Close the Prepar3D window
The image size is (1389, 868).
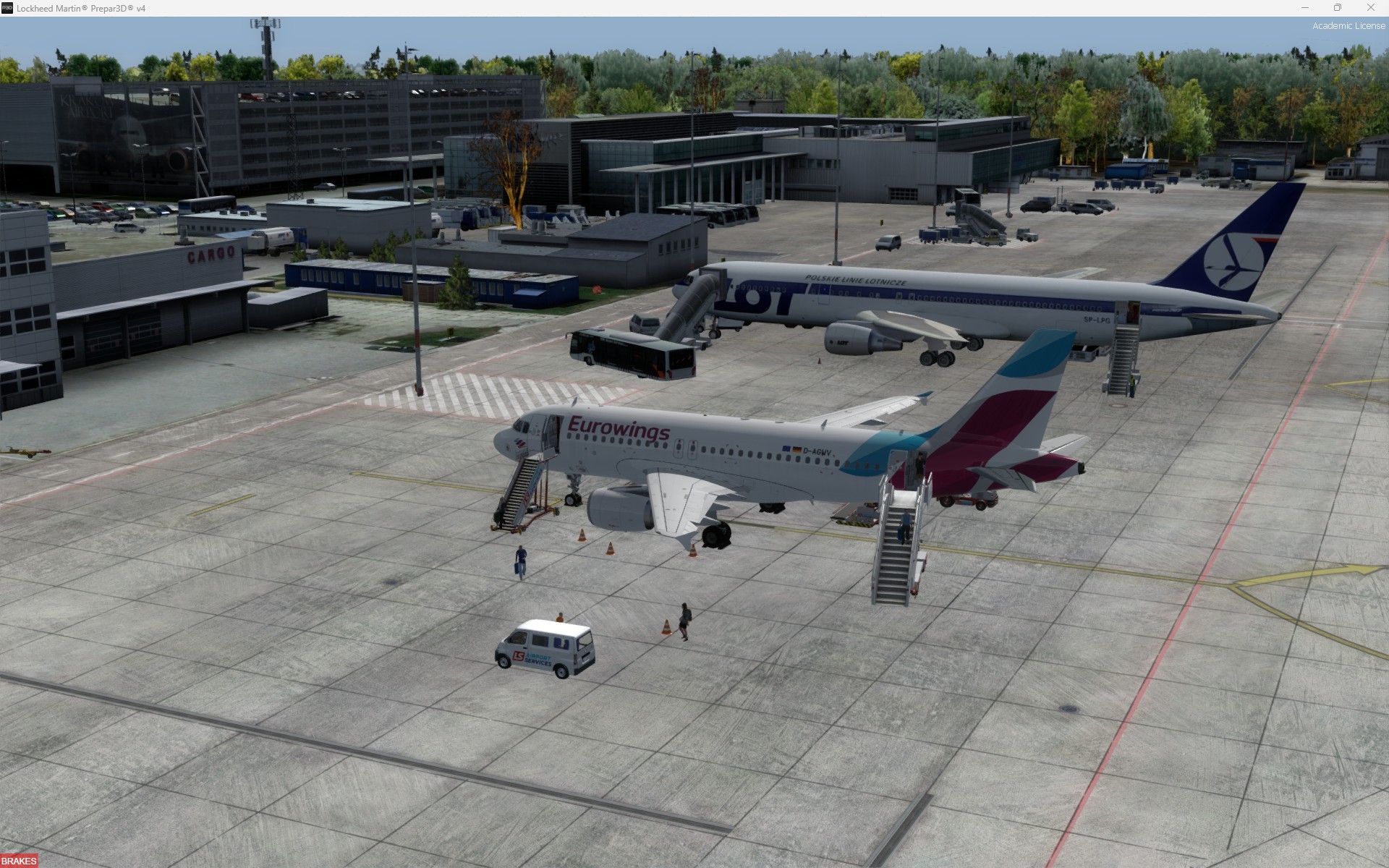pyautogui.click(x=1370, y=8)
